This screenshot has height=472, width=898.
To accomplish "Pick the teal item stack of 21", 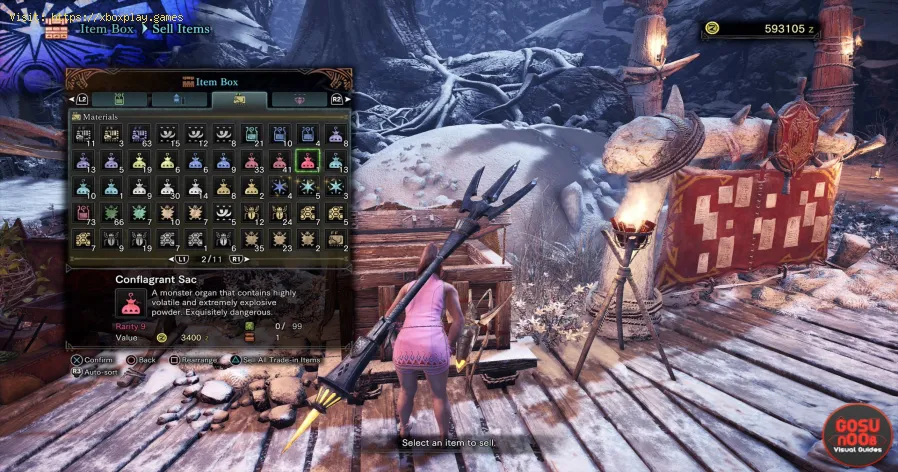I will [x=251, y=134].
